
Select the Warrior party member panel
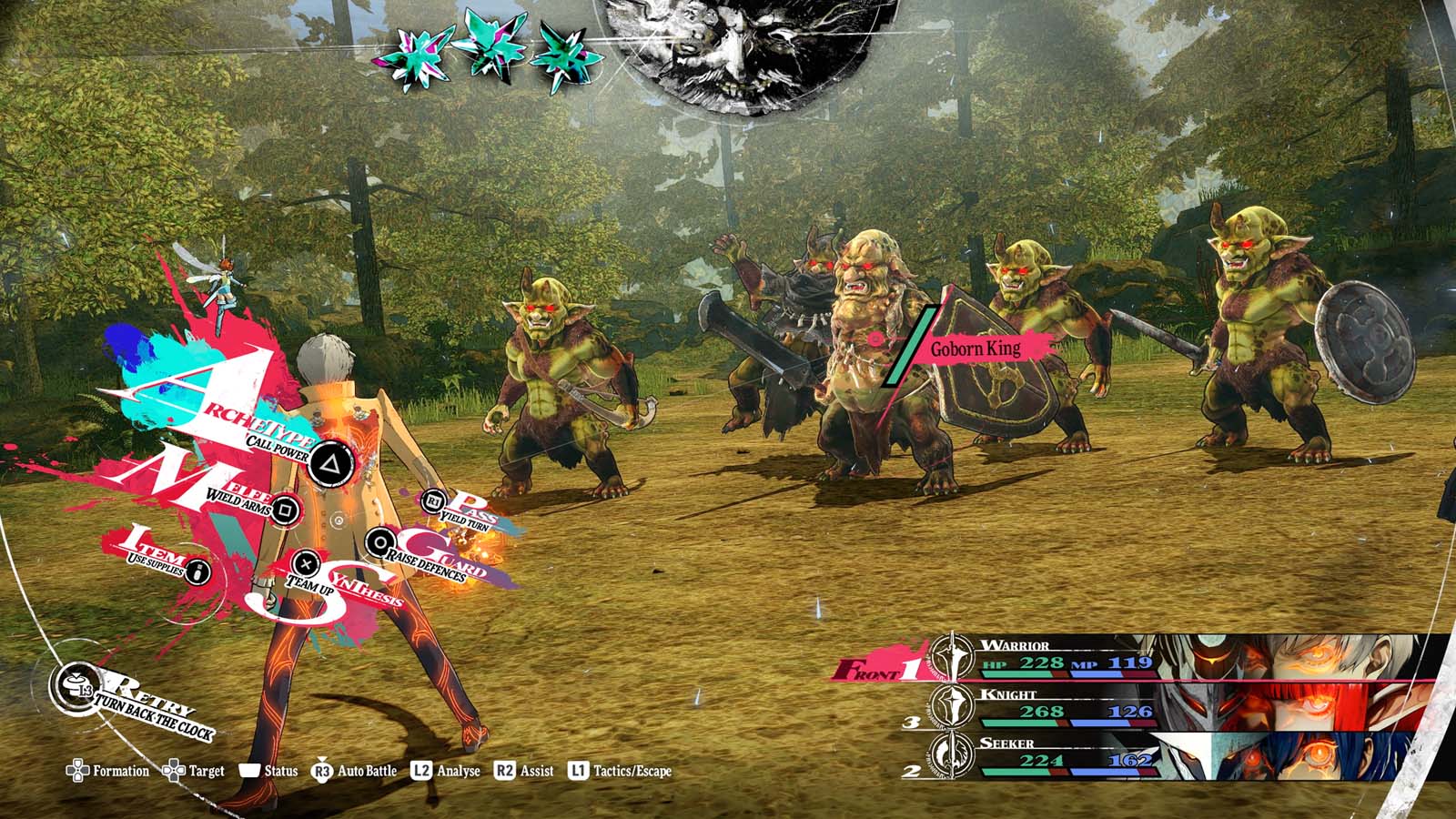tap(1137, 658)
